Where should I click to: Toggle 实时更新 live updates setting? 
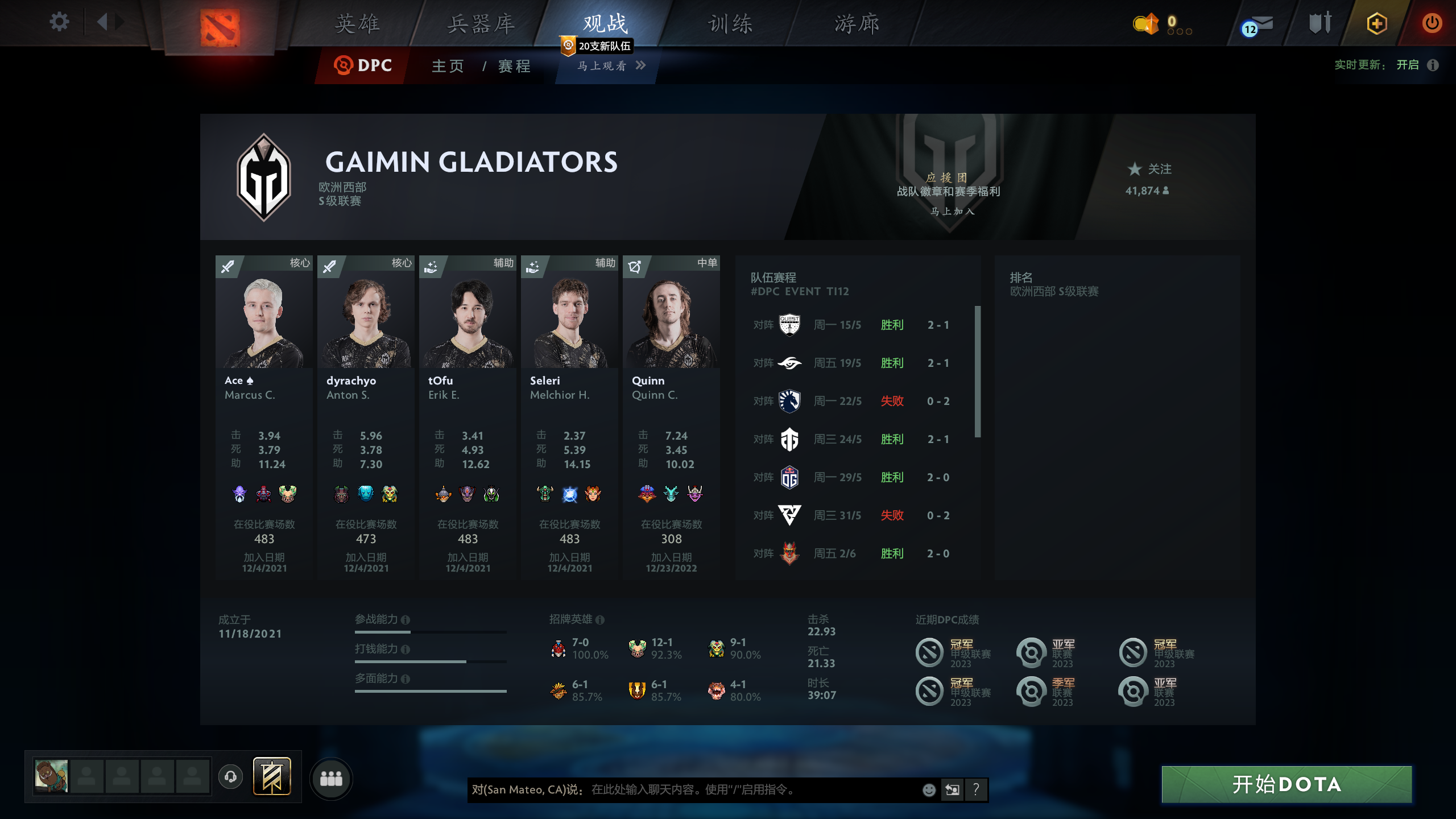tap(1408, 65)
